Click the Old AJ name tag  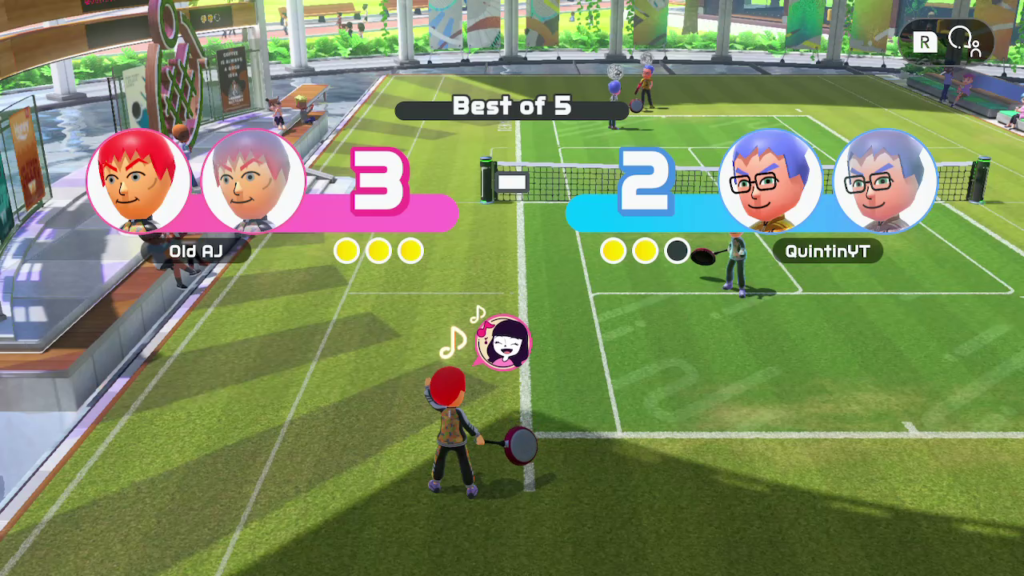pyautogui.click(x=197, y=250)
